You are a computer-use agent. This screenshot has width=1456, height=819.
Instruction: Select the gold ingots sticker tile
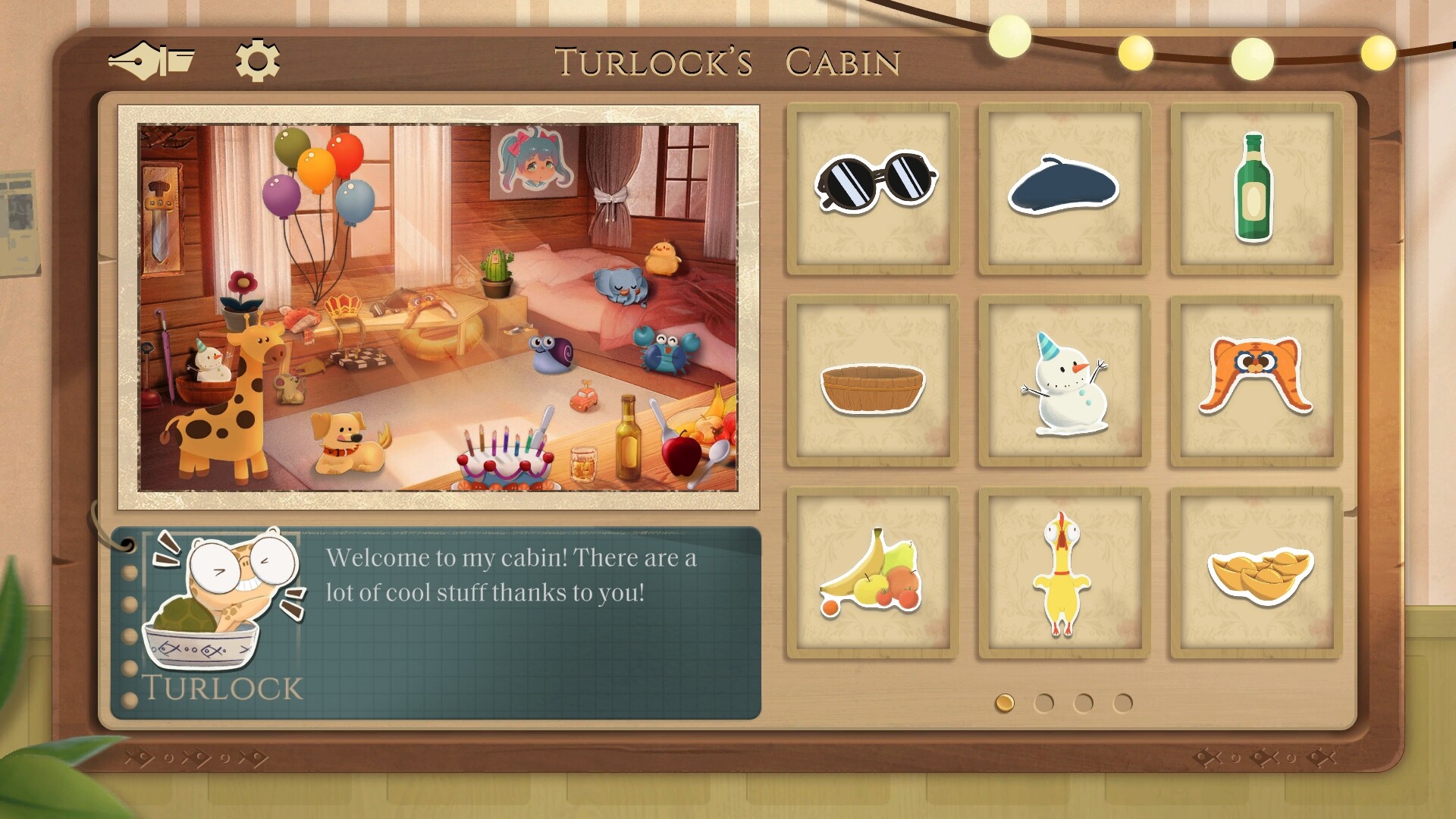pos(1256,573)
